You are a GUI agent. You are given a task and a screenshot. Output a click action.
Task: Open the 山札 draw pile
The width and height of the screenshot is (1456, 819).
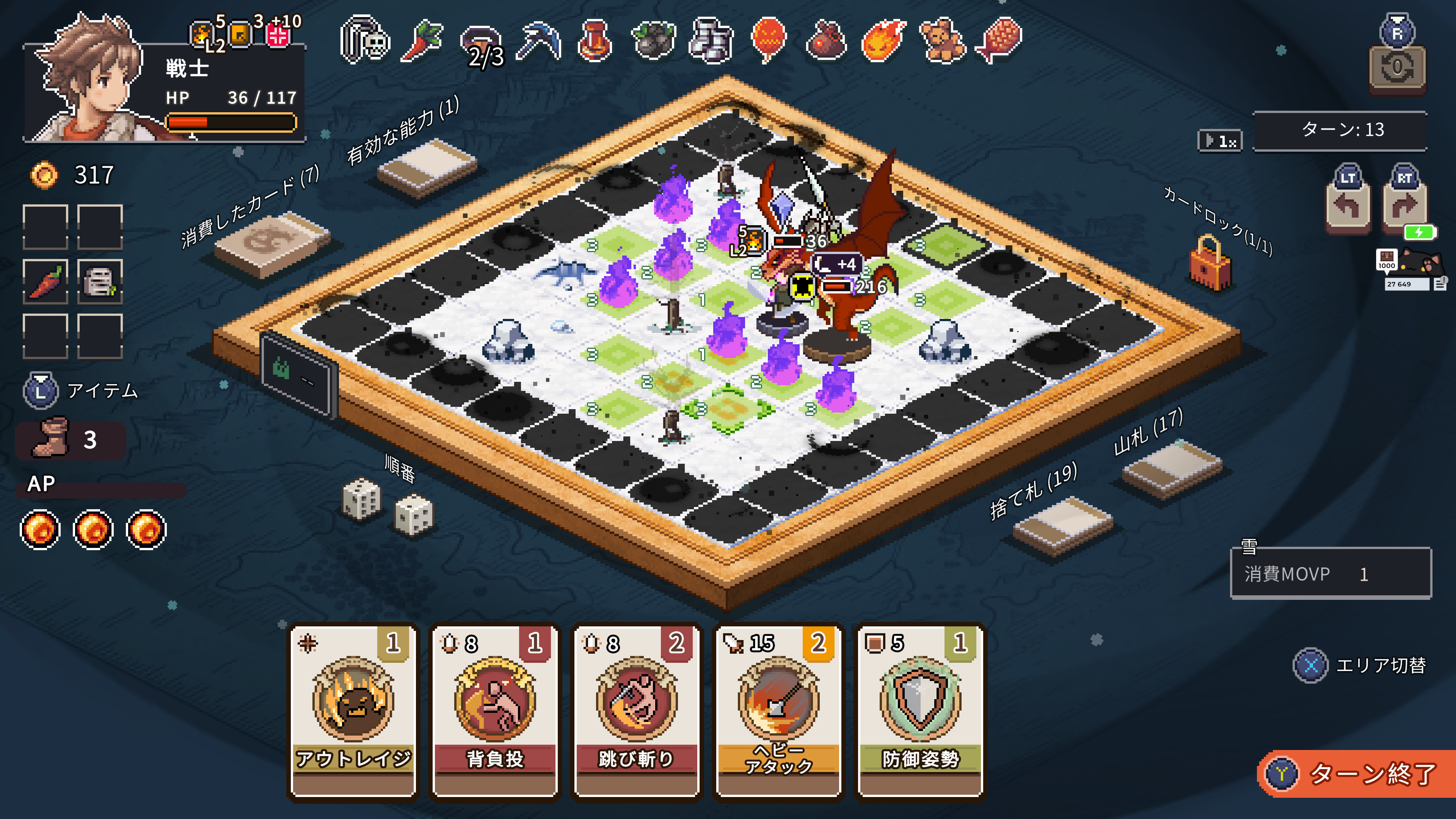pyautogui.click(x=1172, y=469)
